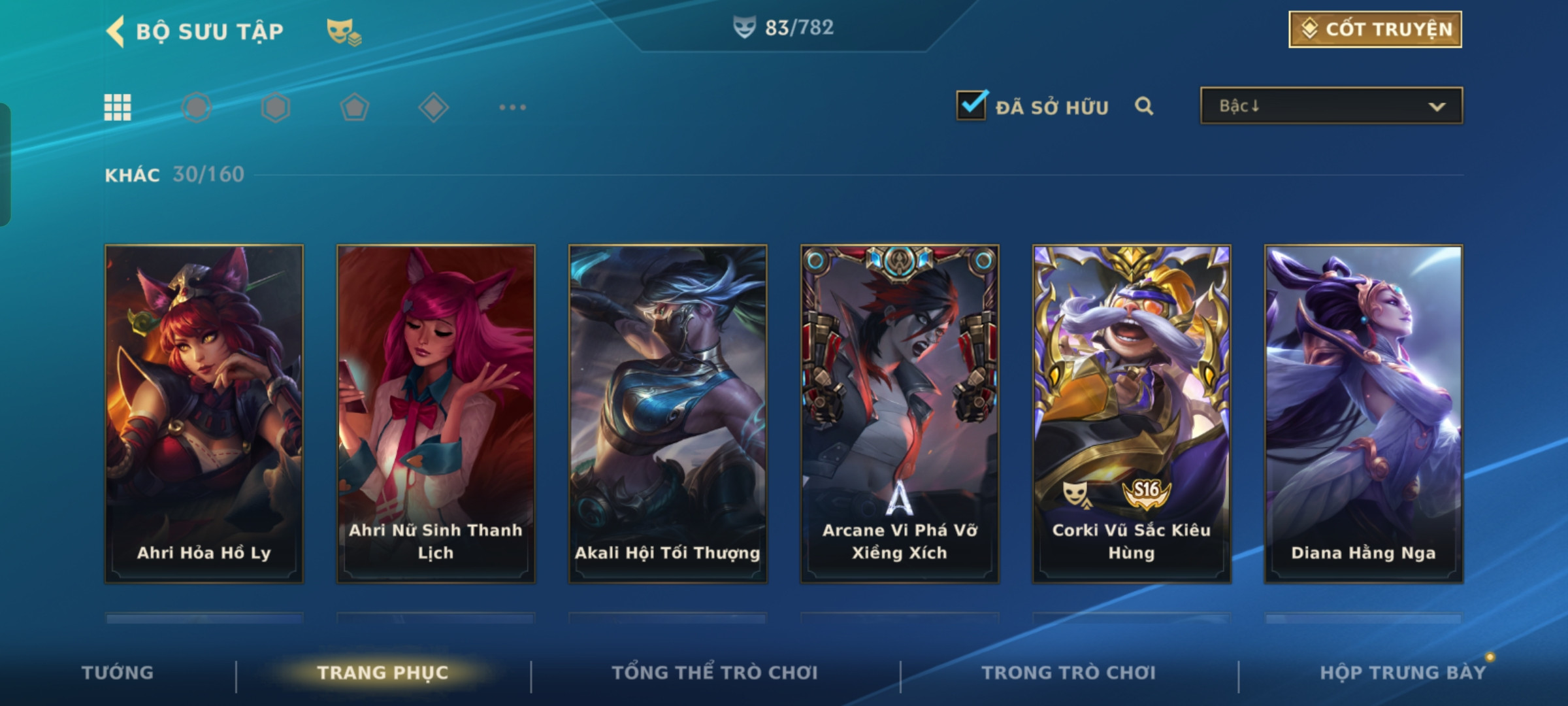View Arcane Vi Phá Vỡ Xiềng Xích
The height and width of the screenshot is (706, 1568).
click(900, 413)
